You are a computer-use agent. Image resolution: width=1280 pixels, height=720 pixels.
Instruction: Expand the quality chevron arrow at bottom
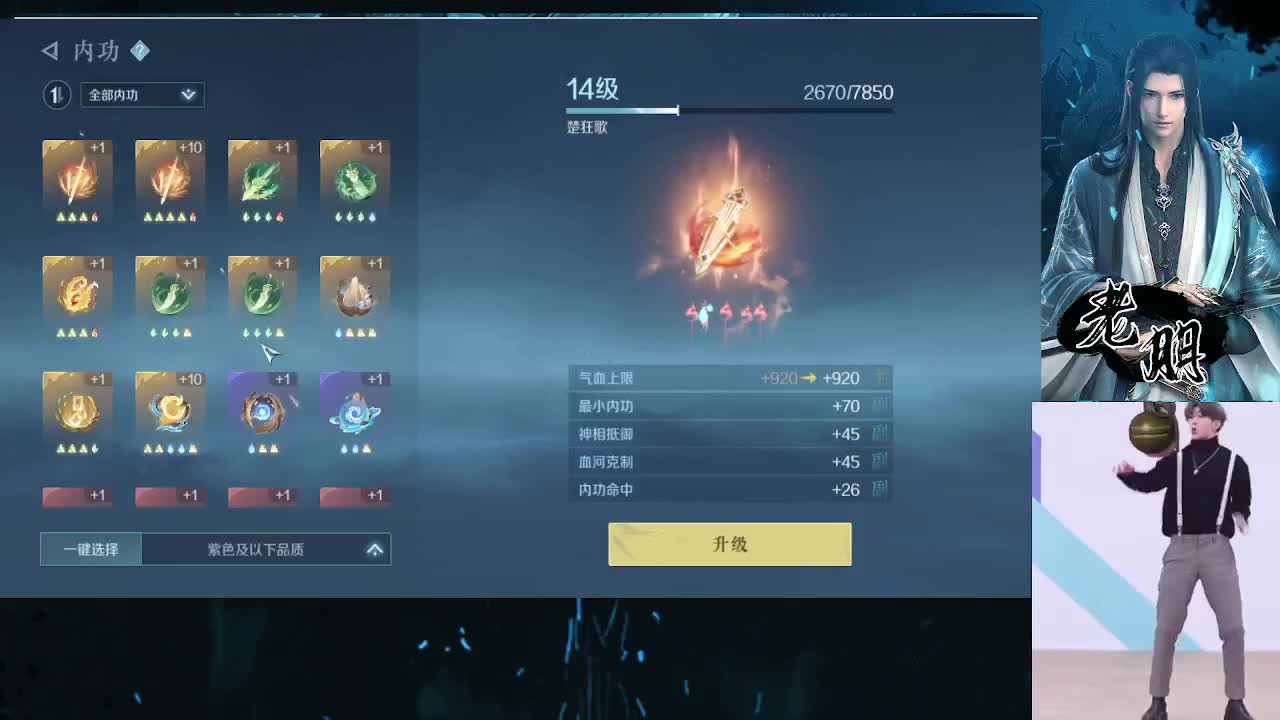(375, 549)
